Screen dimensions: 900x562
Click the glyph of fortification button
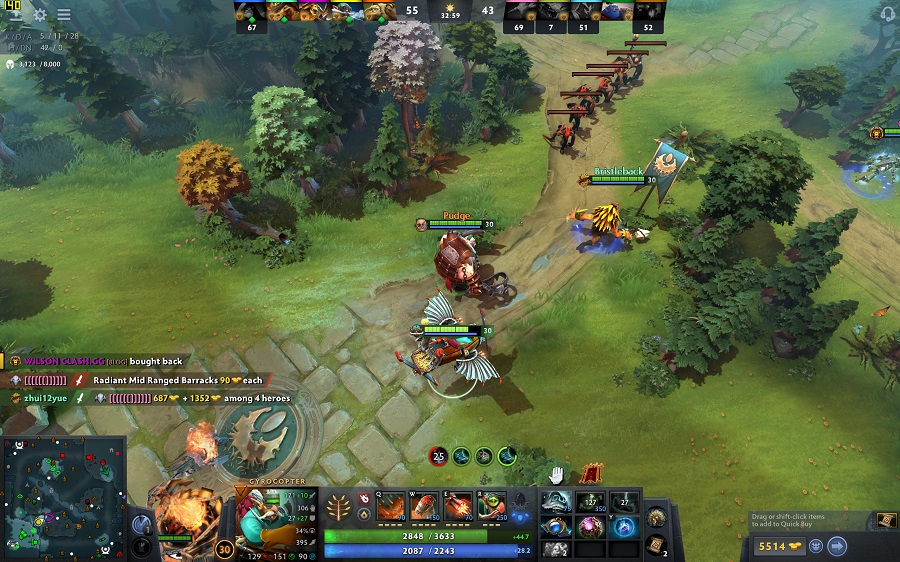(x=141, y=546)
